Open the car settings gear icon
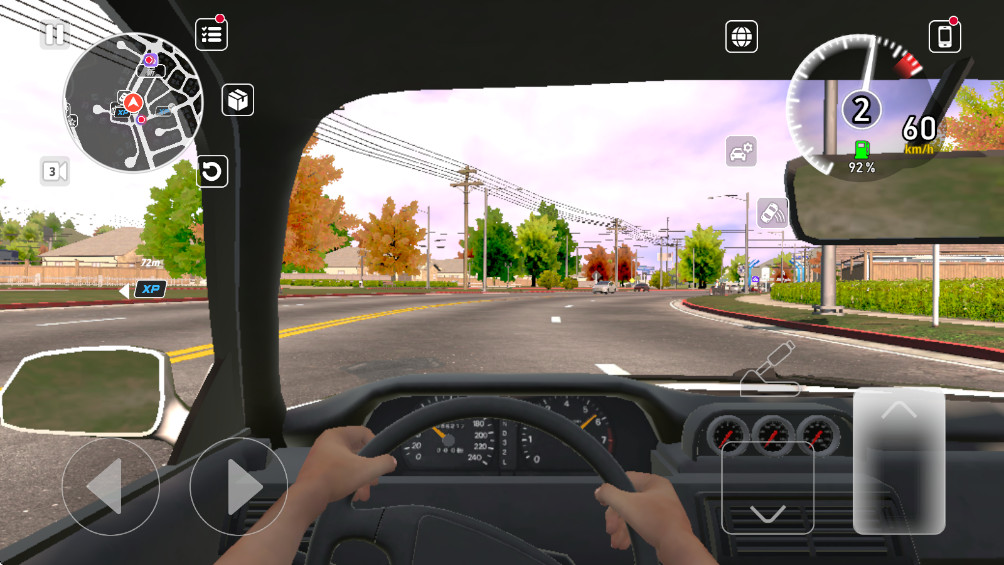The height and width of the screenshot is (565, 1004). click(741, 152)
